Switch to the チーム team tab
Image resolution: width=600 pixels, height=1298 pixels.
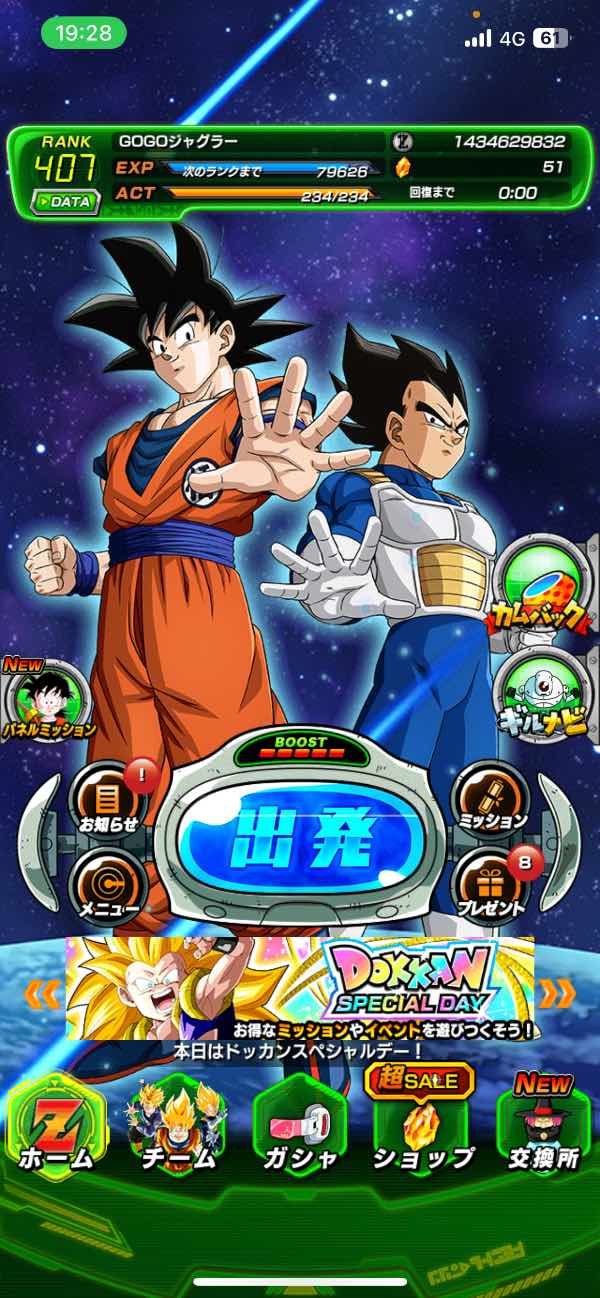(x=177, y=1128)
